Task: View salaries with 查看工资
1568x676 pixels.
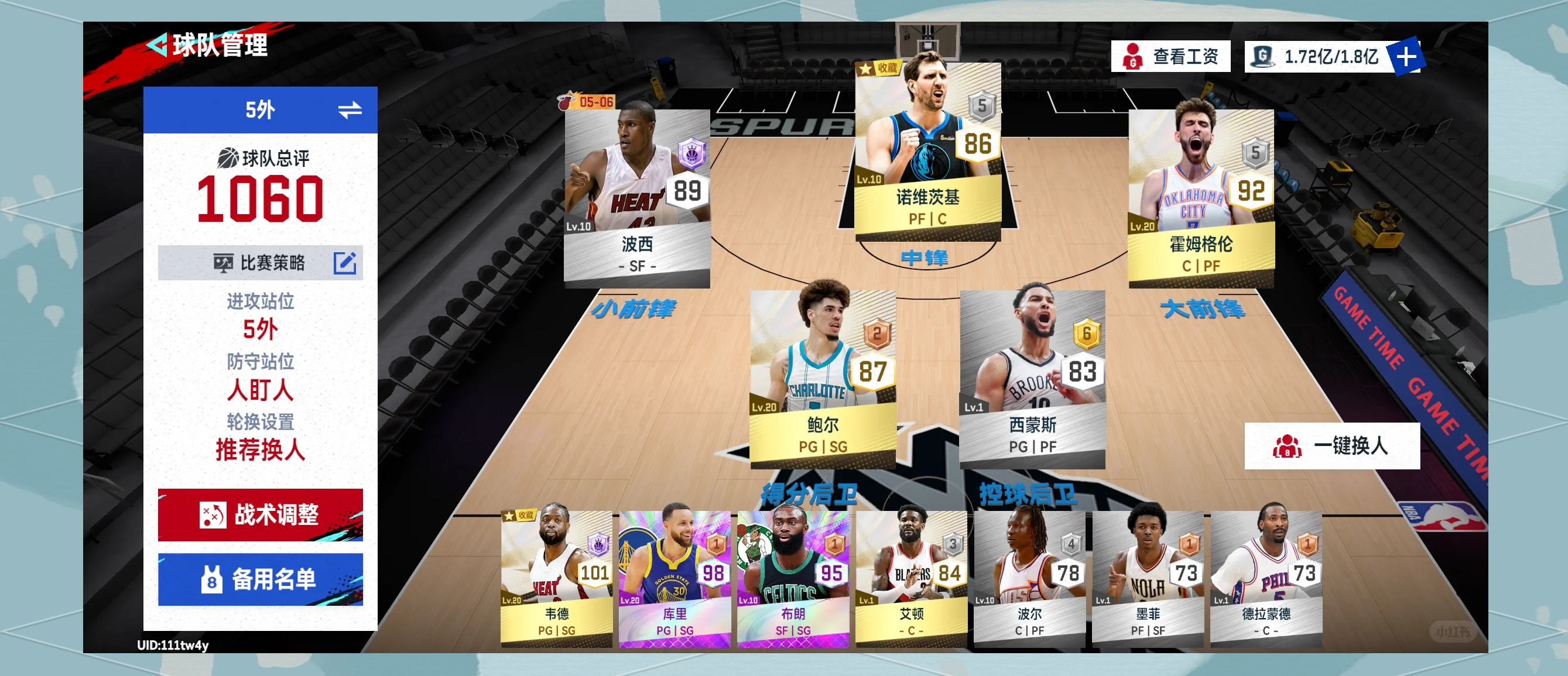Action: 1170,57
